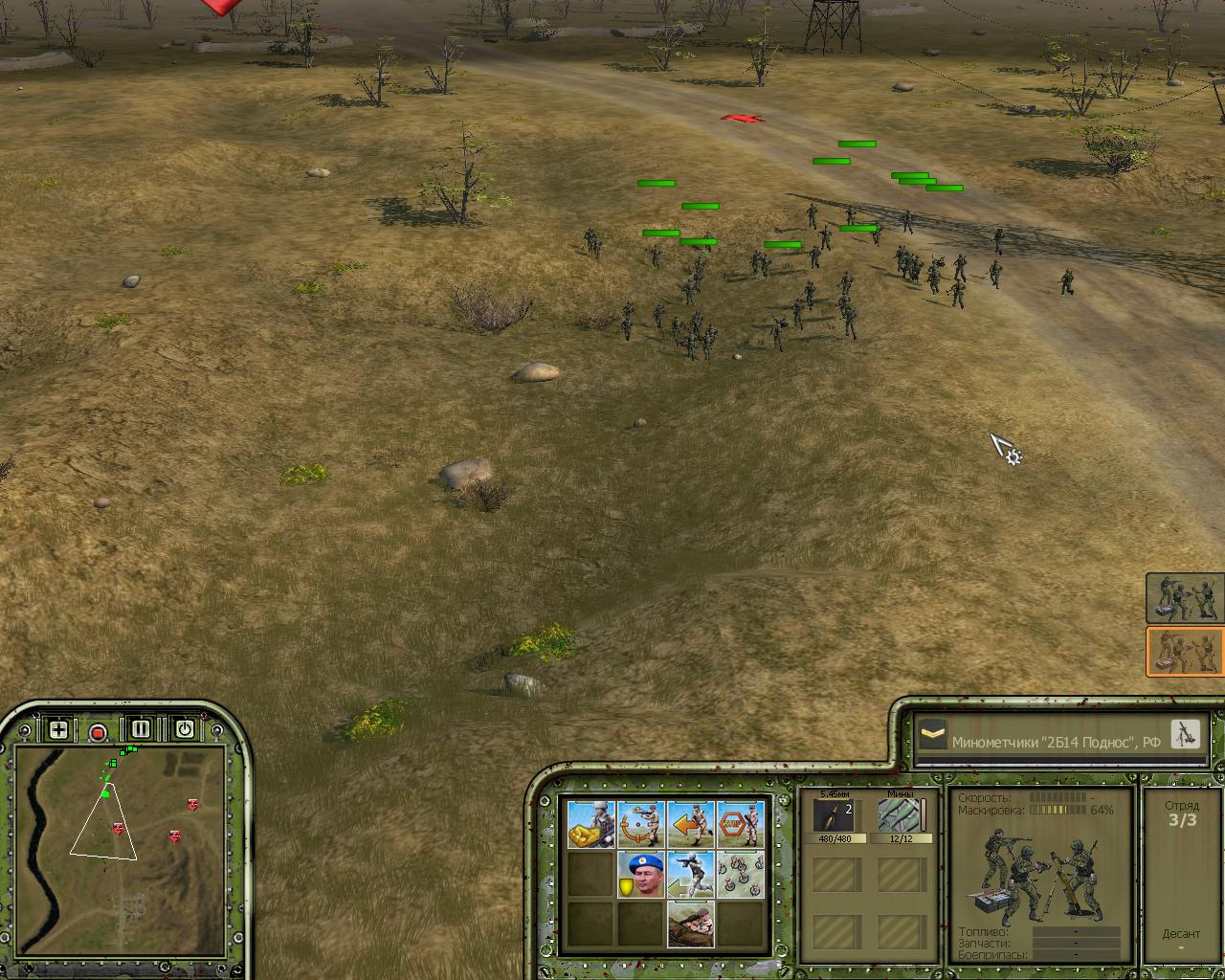
Task: Activate the soldier with gold bars command
Action: tap(590, 824)
